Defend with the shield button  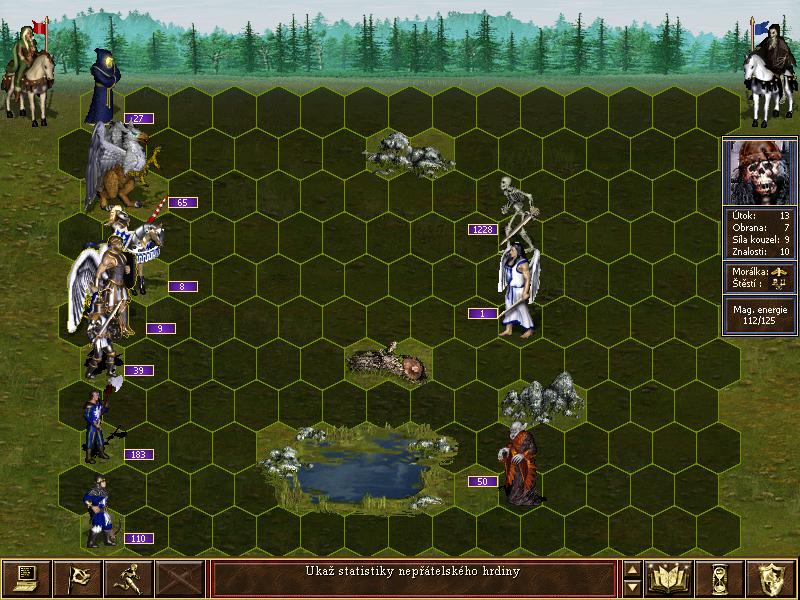pyautogui.click(x=770, y=577)
